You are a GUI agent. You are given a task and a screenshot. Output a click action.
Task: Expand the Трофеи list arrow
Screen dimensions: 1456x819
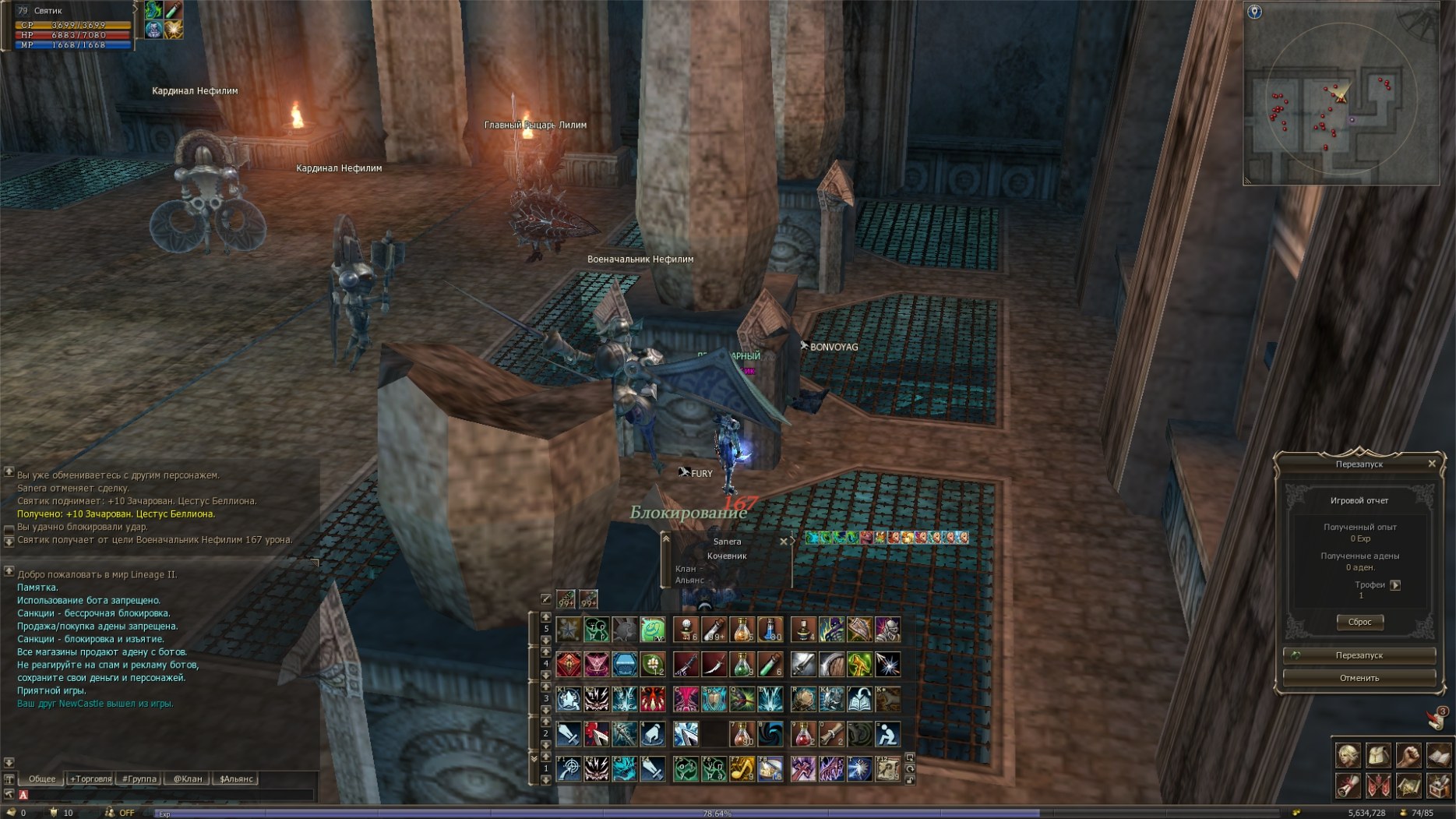coord(1395,585)
